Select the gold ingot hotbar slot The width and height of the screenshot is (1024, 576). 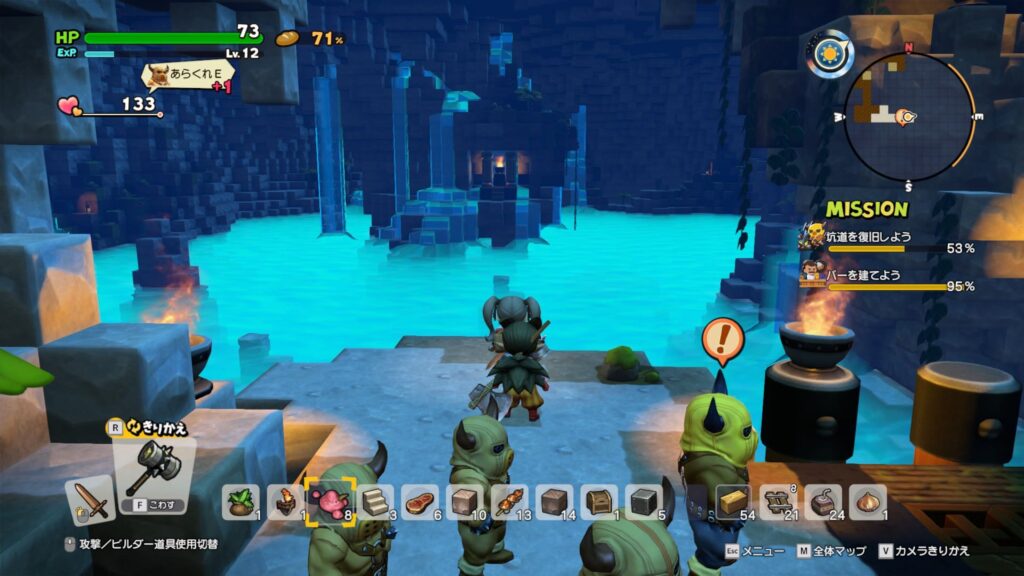click(x=734, y=501)
